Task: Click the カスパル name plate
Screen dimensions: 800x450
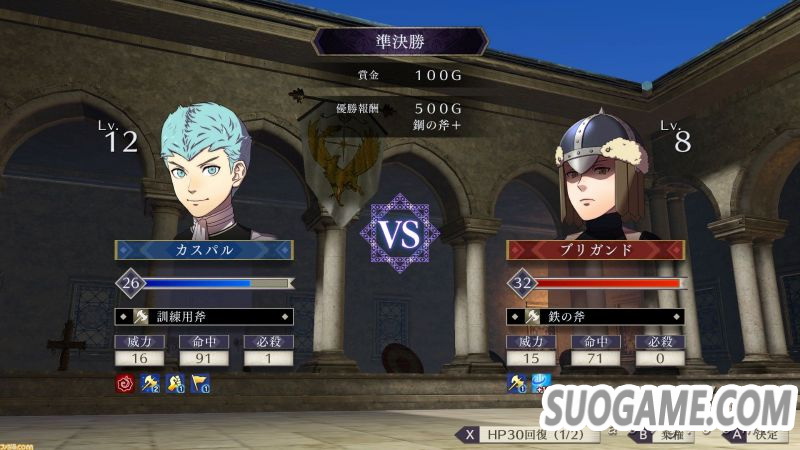Action: coord(204,250)
